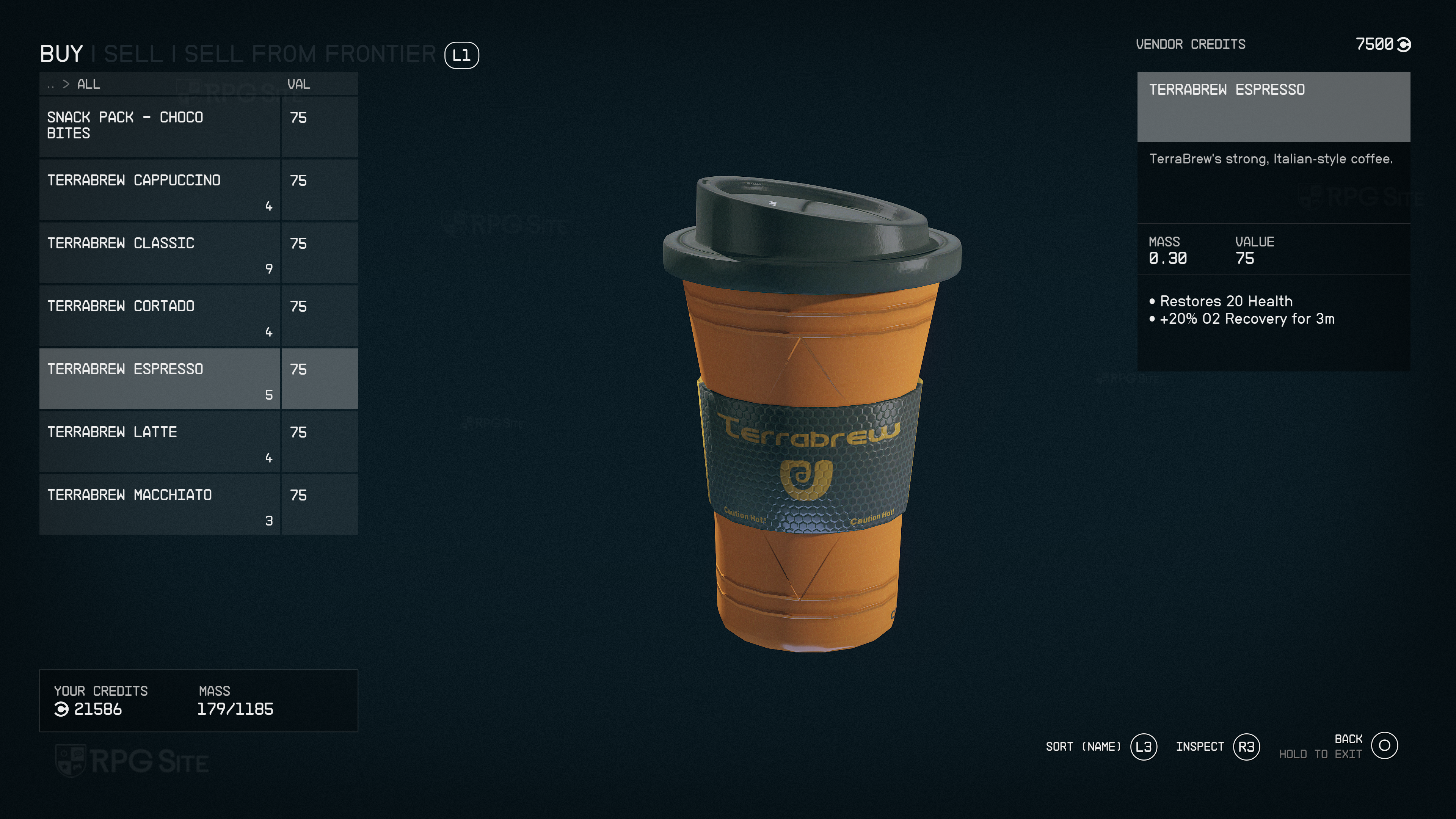The image size is (1456, 819).
Task: Select Terrabrew Cappuccino in the list
Action: pos(159,190)
